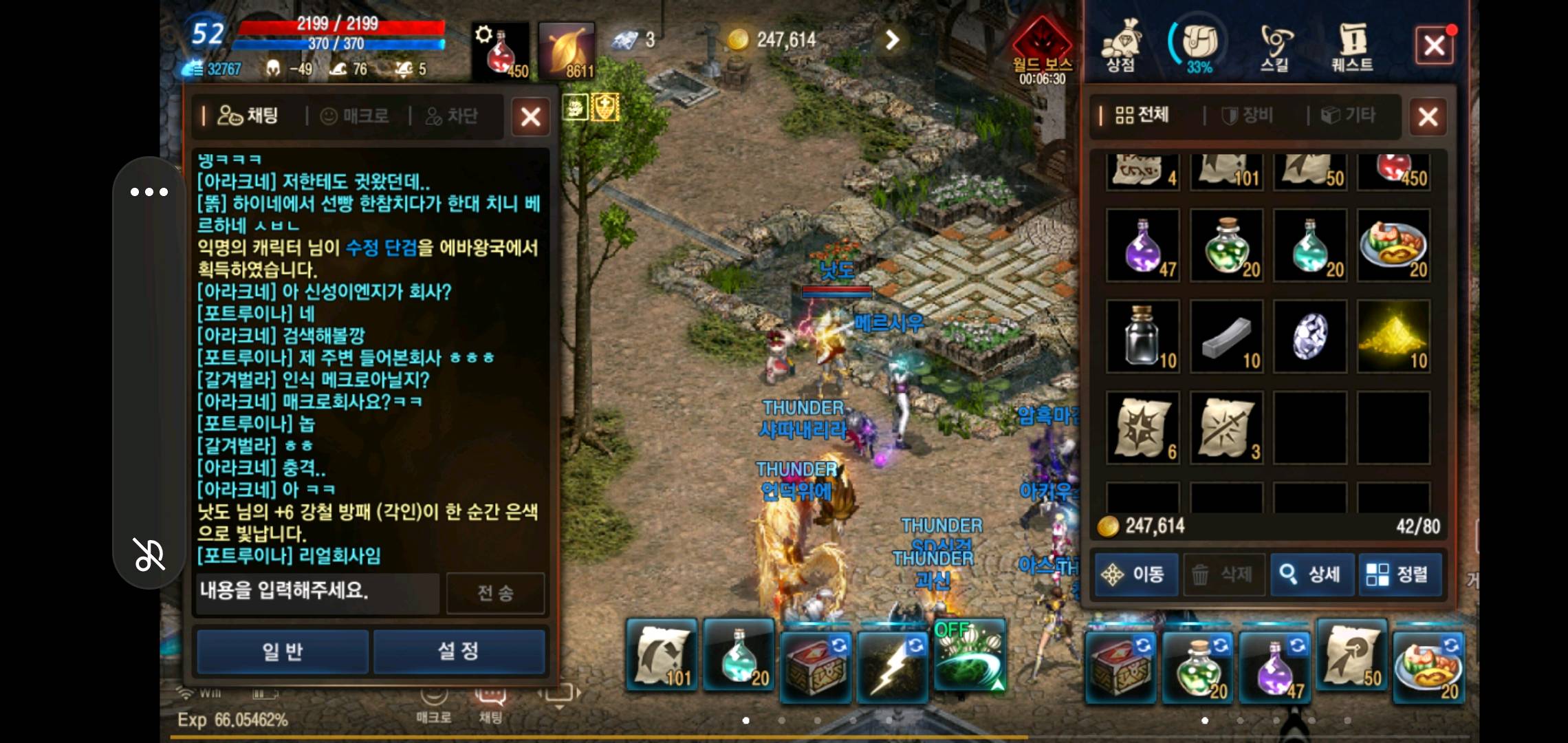Switch to 매크로 tab in chat window
Image resolution: width=1568 pixels, height=743 pixels.
point(355,116)
